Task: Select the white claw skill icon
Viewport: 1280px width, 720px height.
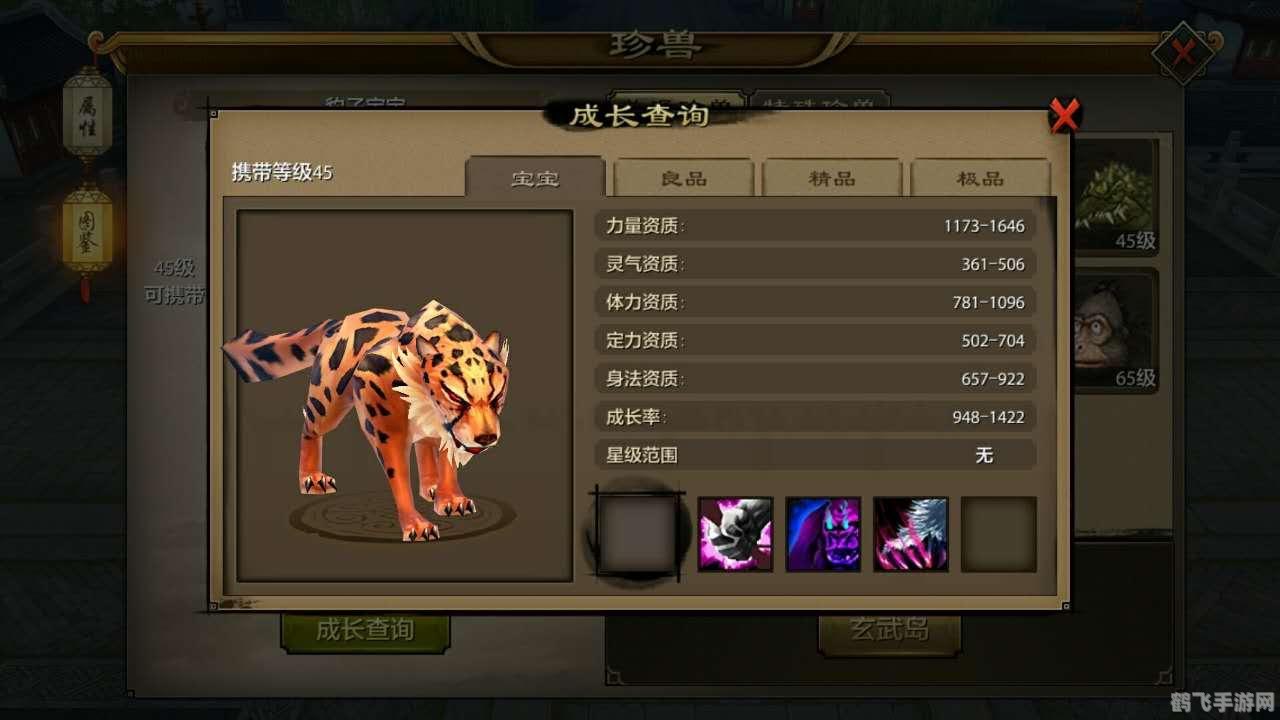Action: (x=910, y=533)
